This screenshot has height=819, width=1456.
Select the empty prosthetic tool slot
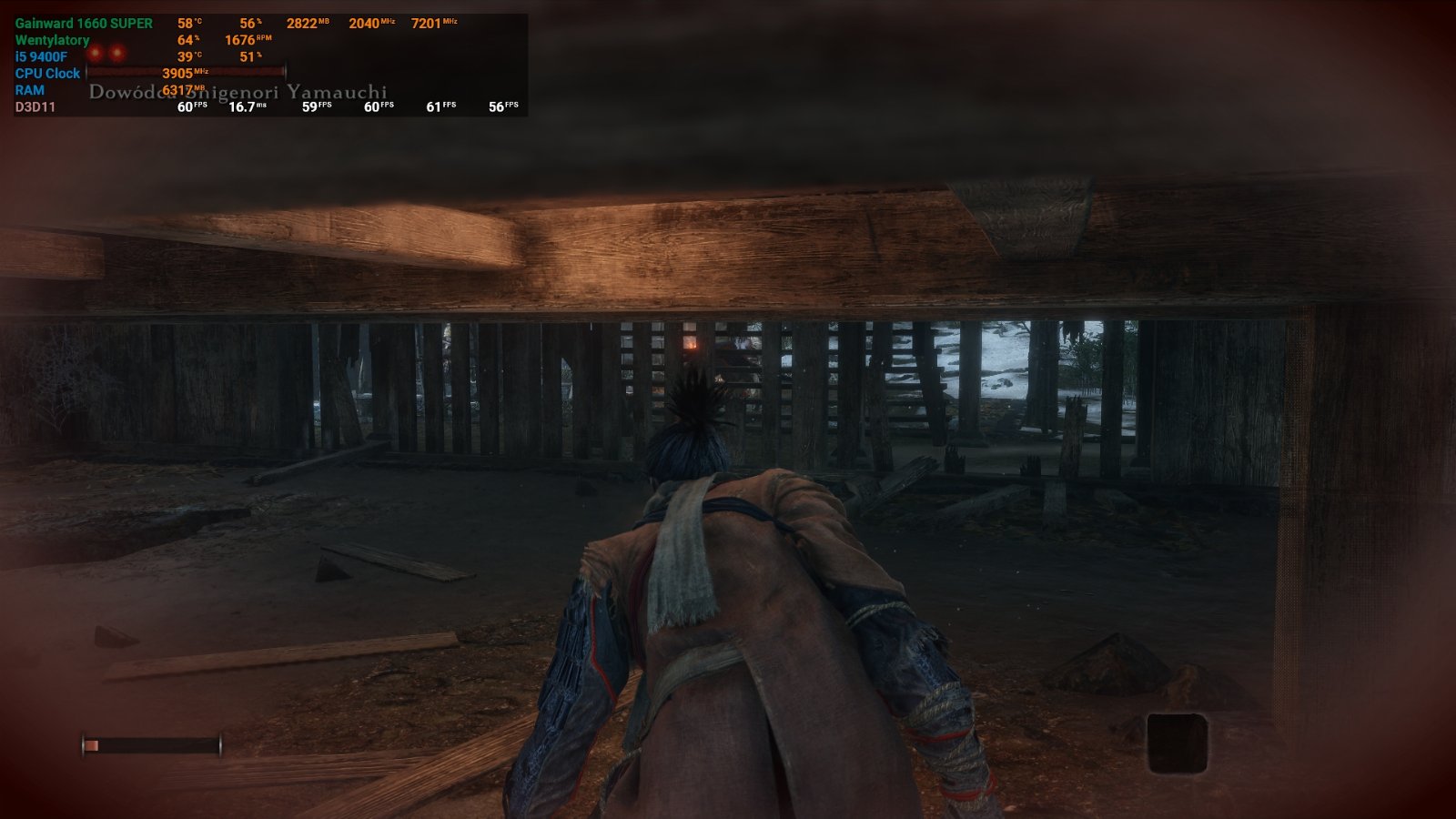coord(1177,743)
